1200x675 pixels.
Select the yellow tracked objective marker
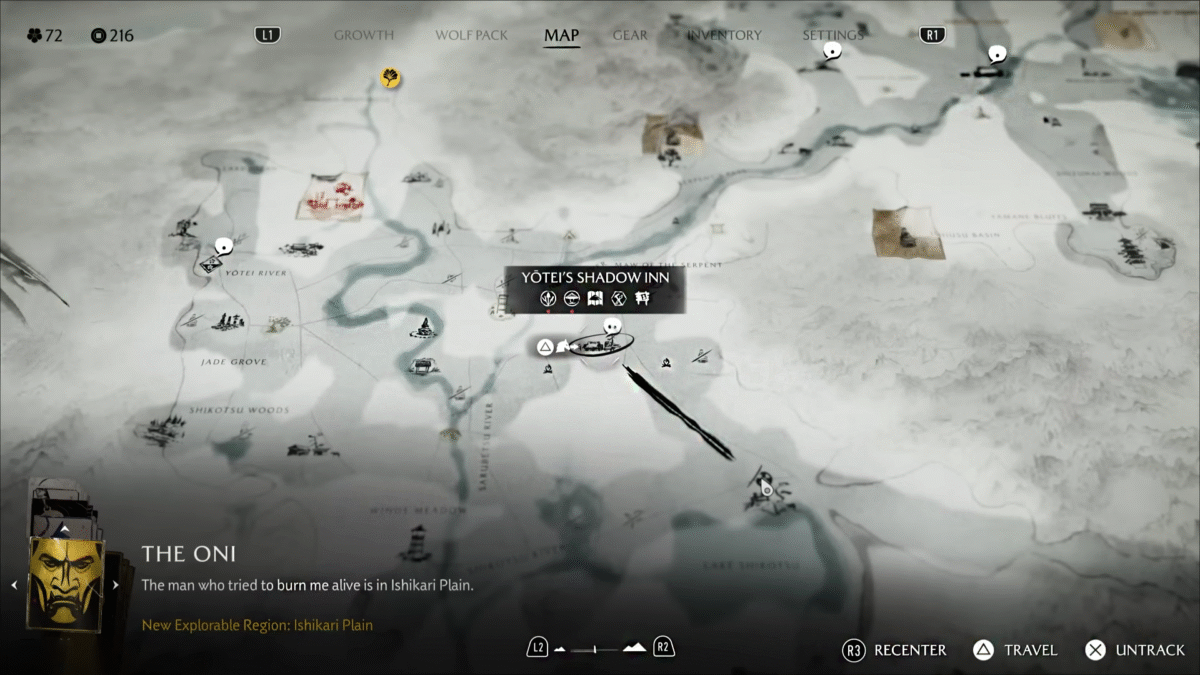[x=390, y=77]
